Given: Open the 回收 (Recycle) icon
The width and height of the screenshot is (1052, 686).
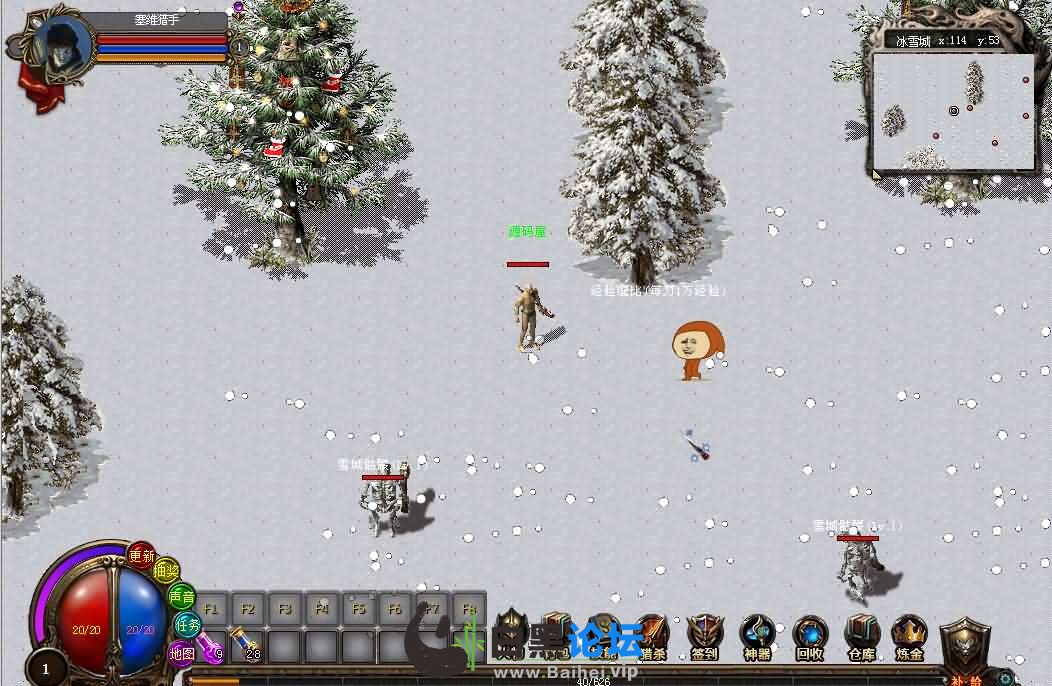Looking at the screenshot, I should (809, 636).
